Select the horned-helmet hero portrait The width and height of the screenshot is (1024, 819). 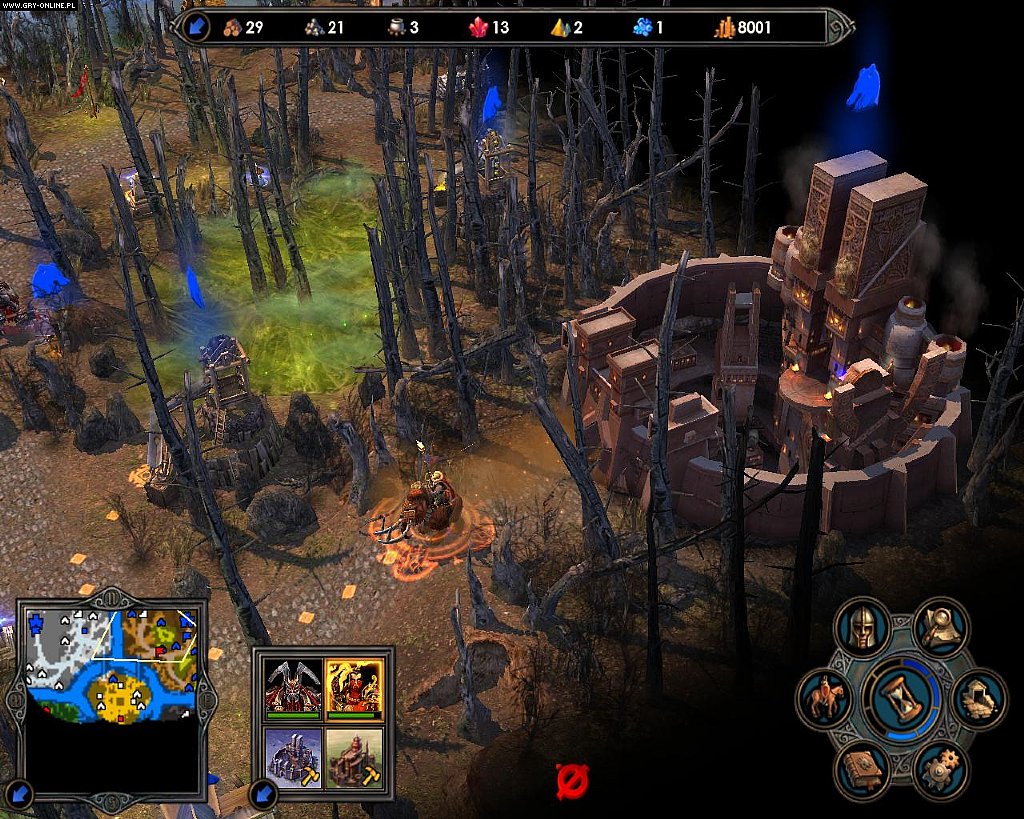tap(294, 688)
